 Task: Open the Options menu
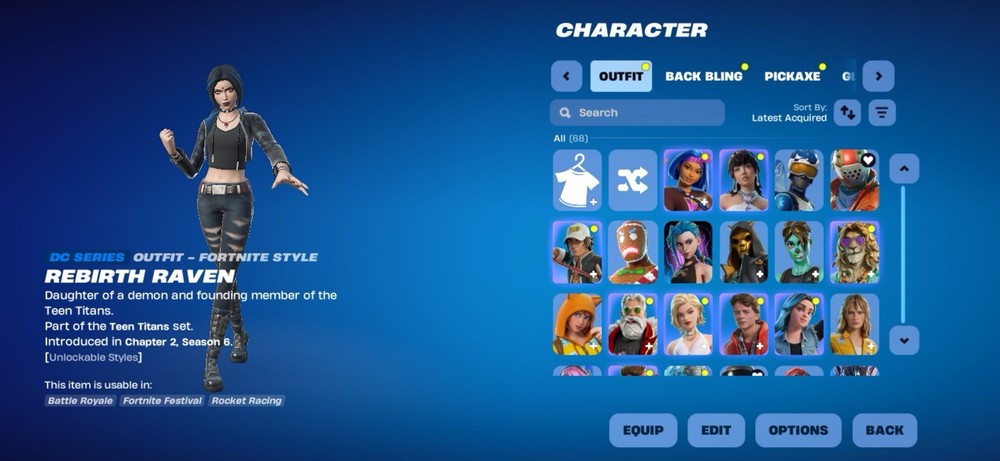tap(798, 430)
